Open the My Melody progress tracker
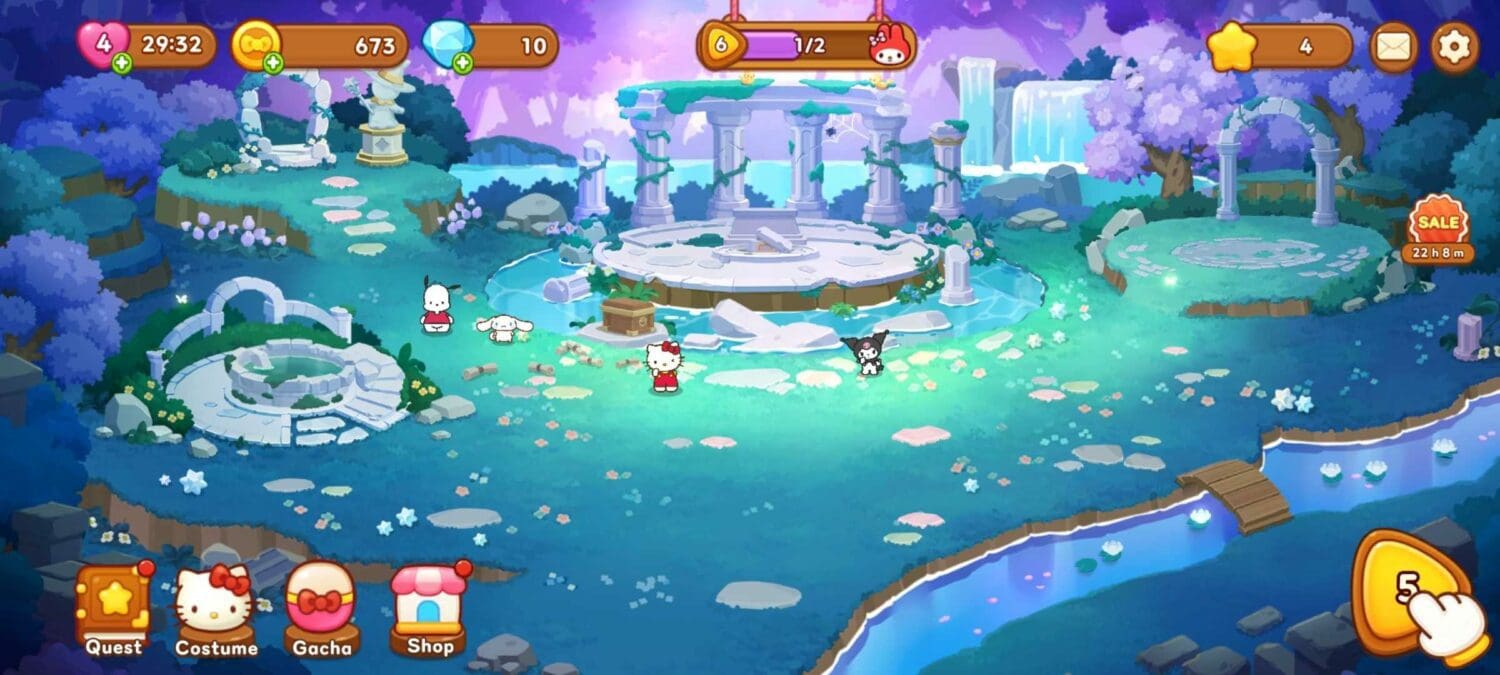Viewport: 1500px width, 675px height. click(x=806, y=46)
